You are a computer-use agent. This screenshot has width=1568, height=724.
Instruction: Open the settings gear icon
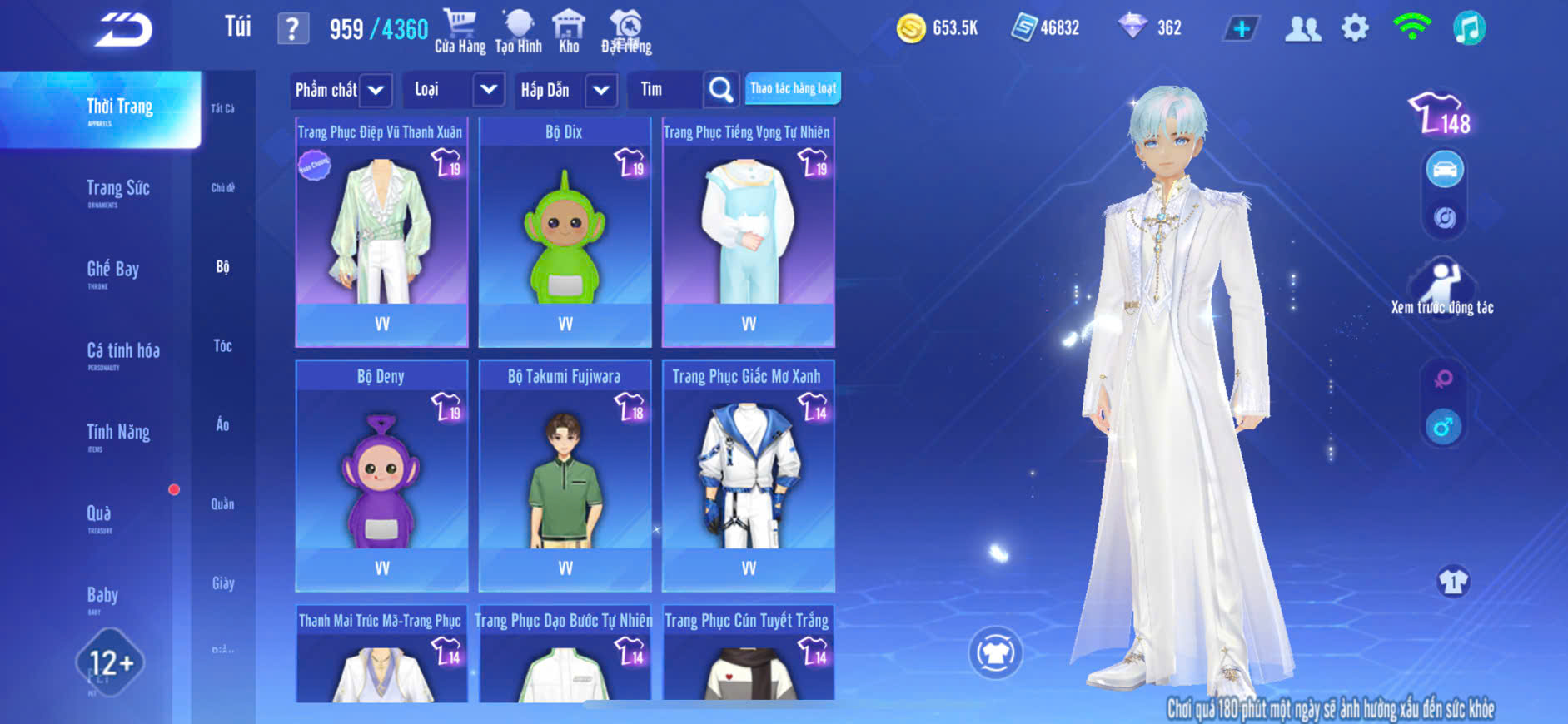click(1355, 28)
